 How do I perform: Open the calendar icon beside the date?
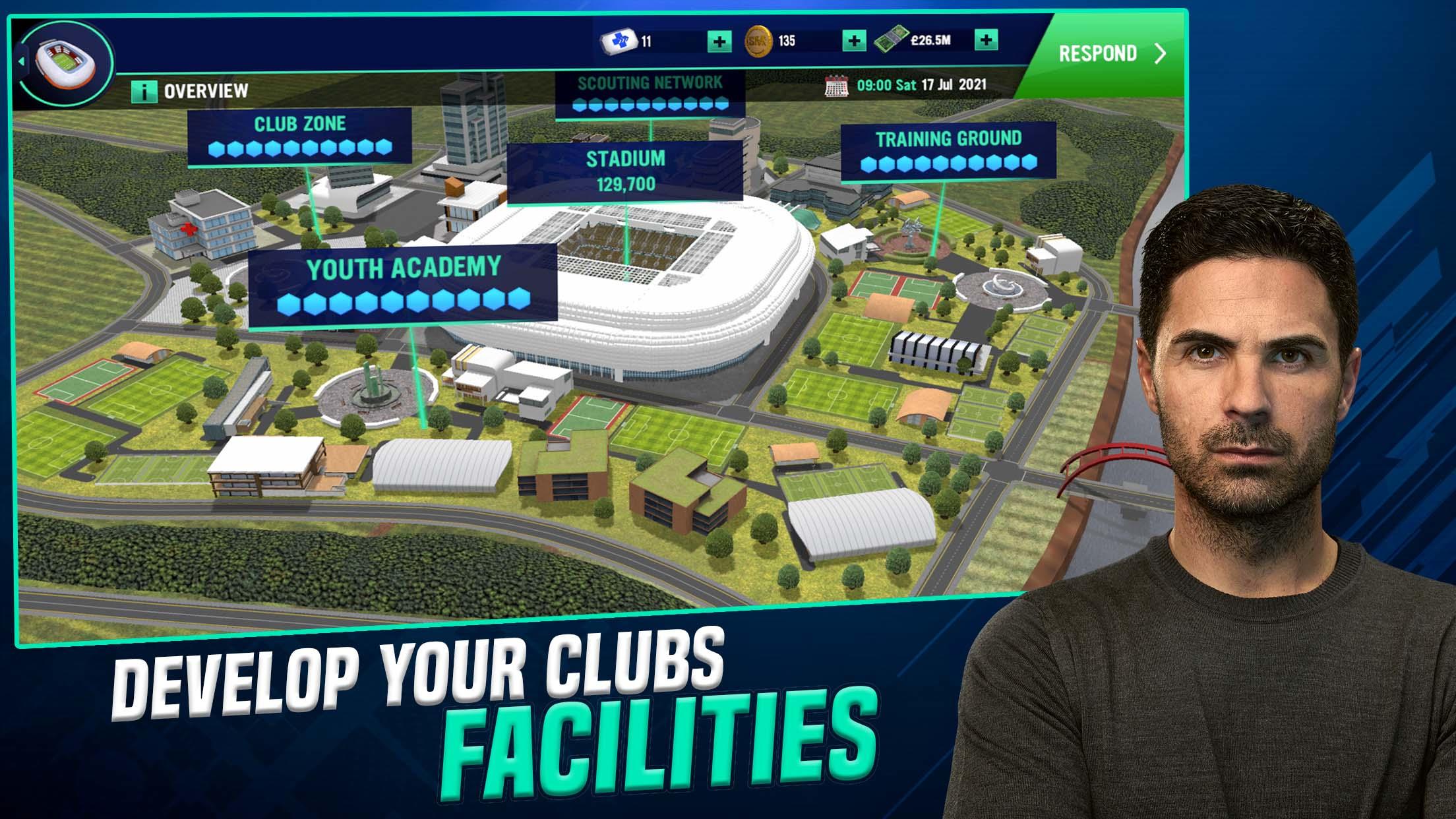coord(836,84)
